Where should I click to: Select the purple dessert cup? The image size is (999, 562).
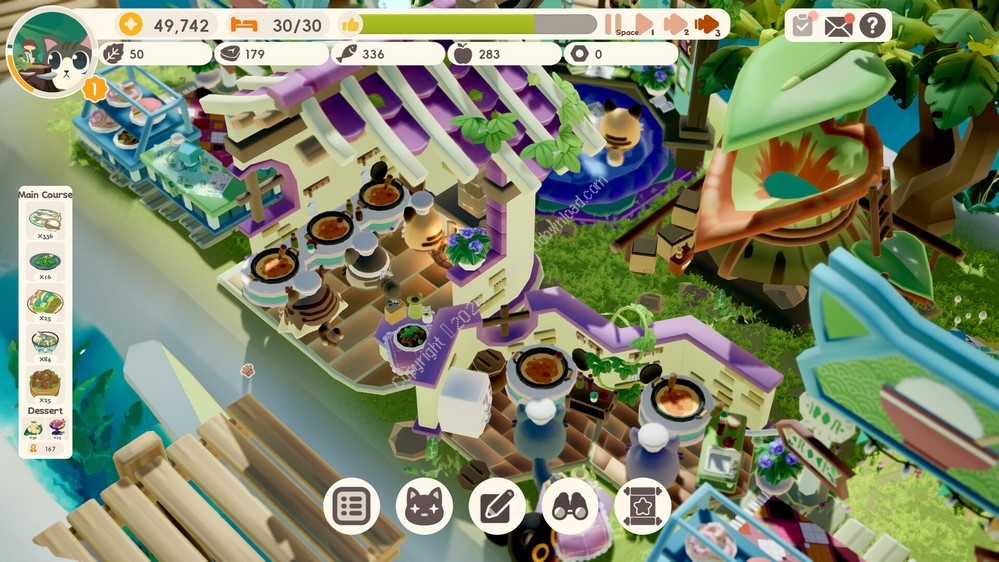point(57,428)
